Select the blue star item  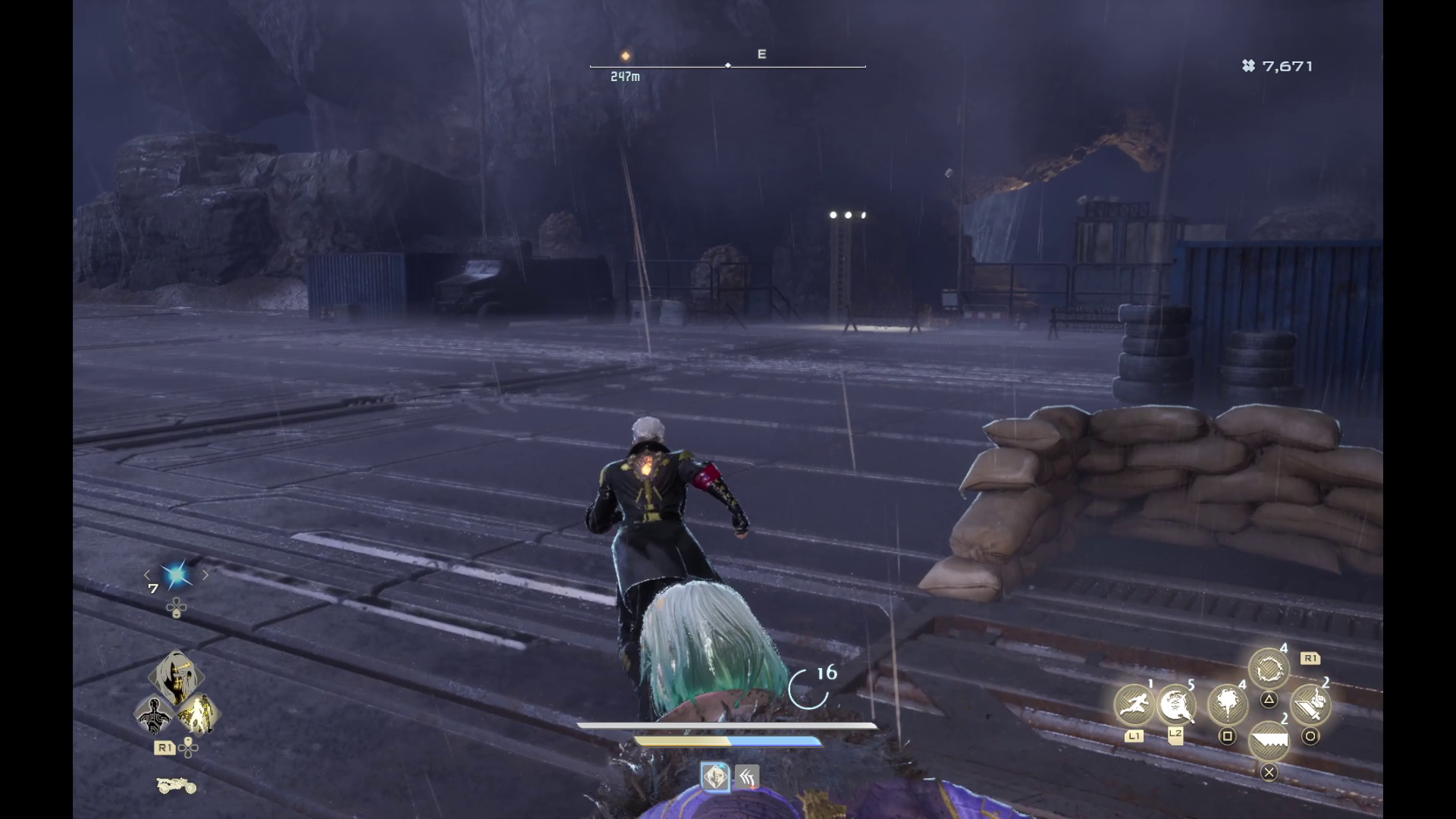176,576
